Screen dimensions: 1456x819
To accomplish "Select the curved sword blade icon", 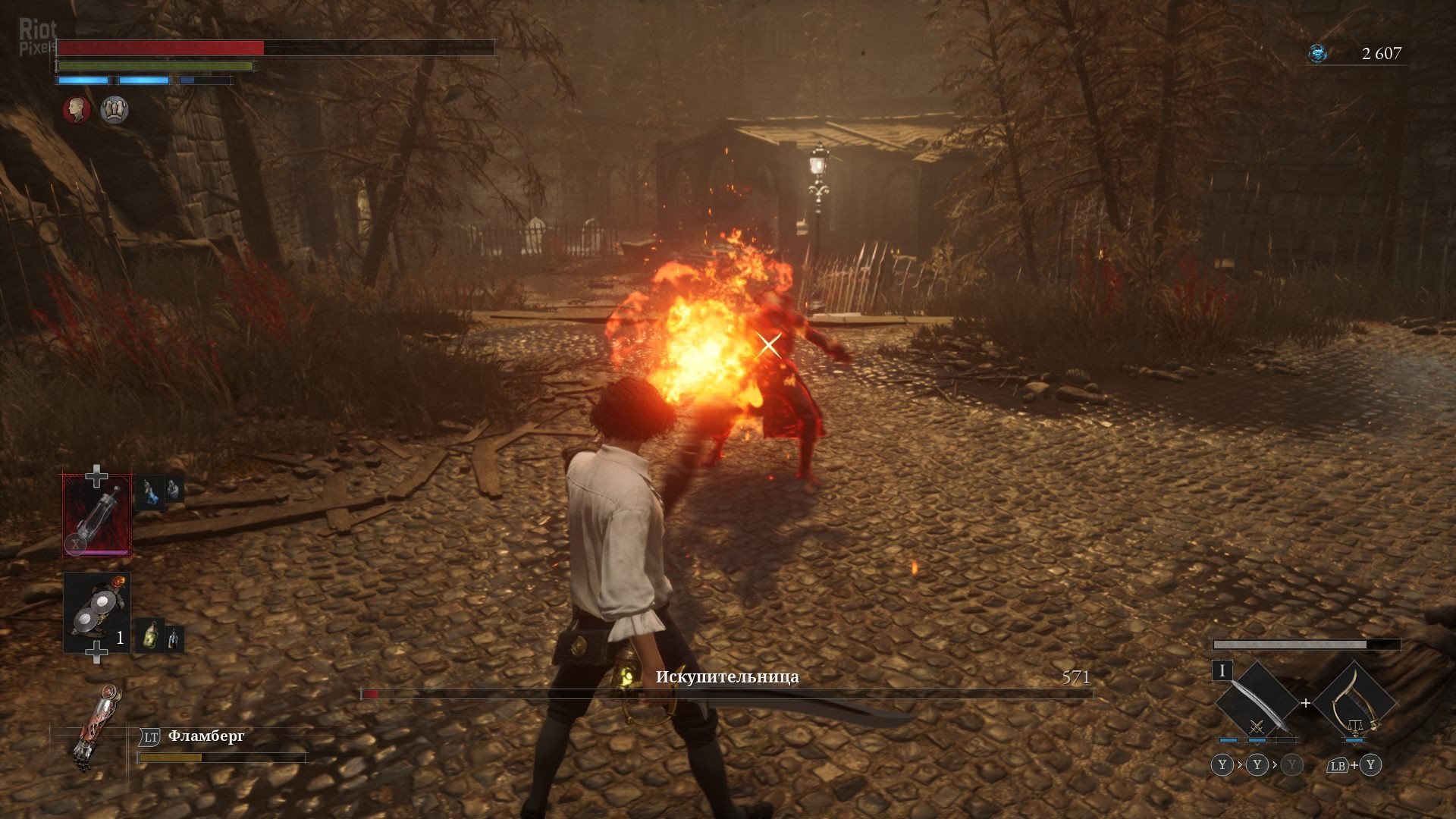I will [x=1256, y=703].
